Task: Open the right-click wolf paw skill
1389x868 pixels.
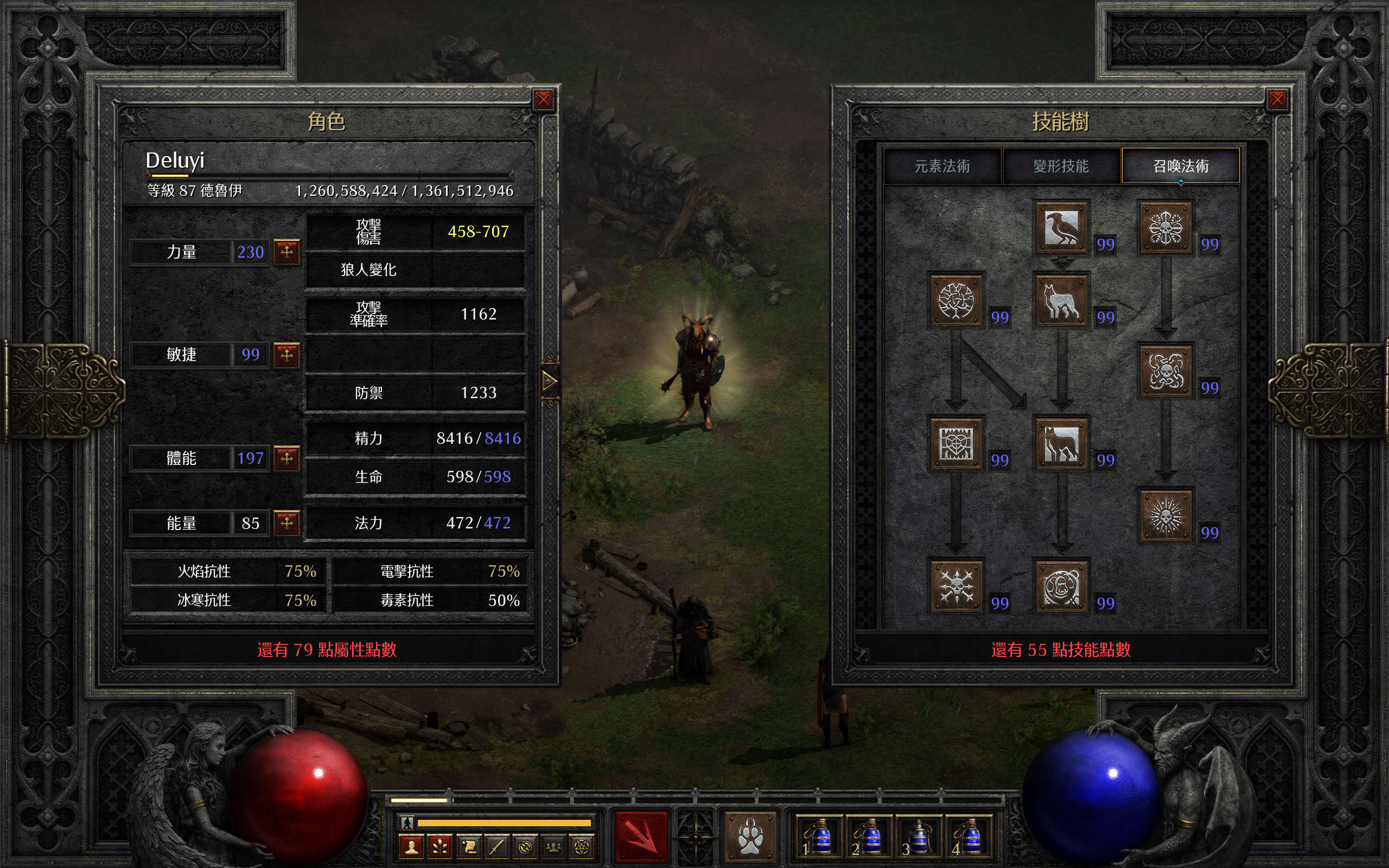Action: pos(750,837)
